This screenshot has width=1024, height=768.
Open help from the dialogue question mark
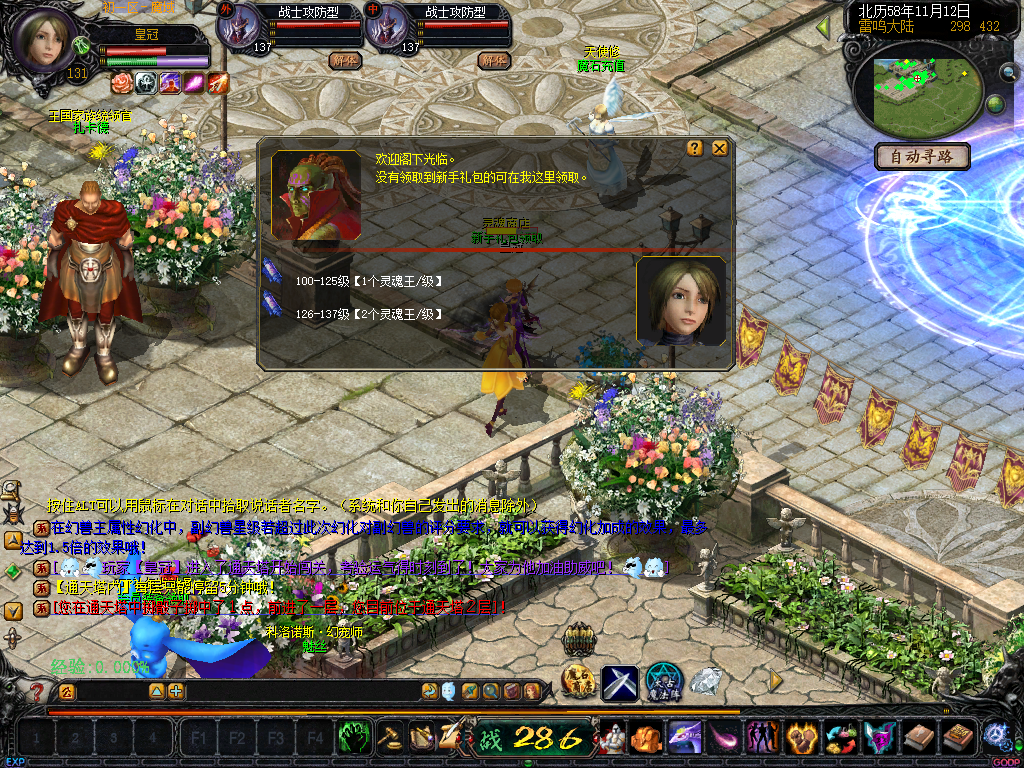click(695, 148)
